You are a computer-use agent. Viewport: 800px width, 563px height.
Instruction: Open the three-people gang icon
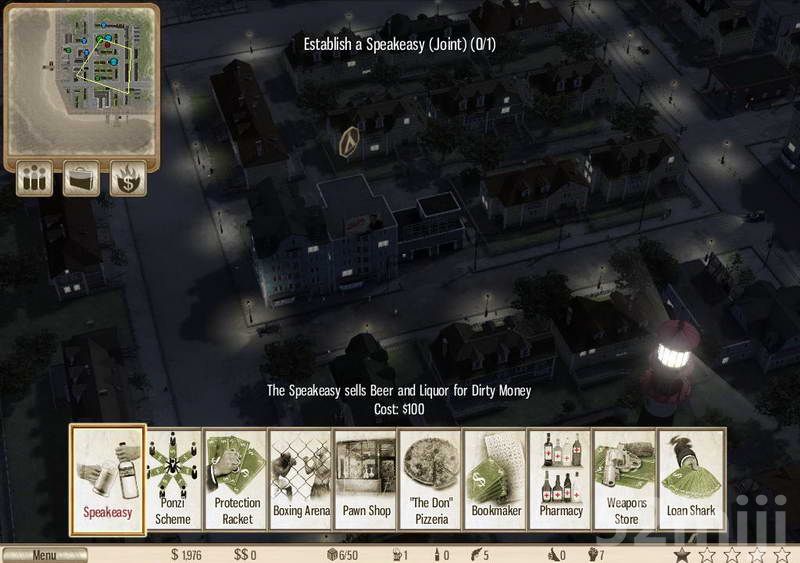[x=35, y=180]
